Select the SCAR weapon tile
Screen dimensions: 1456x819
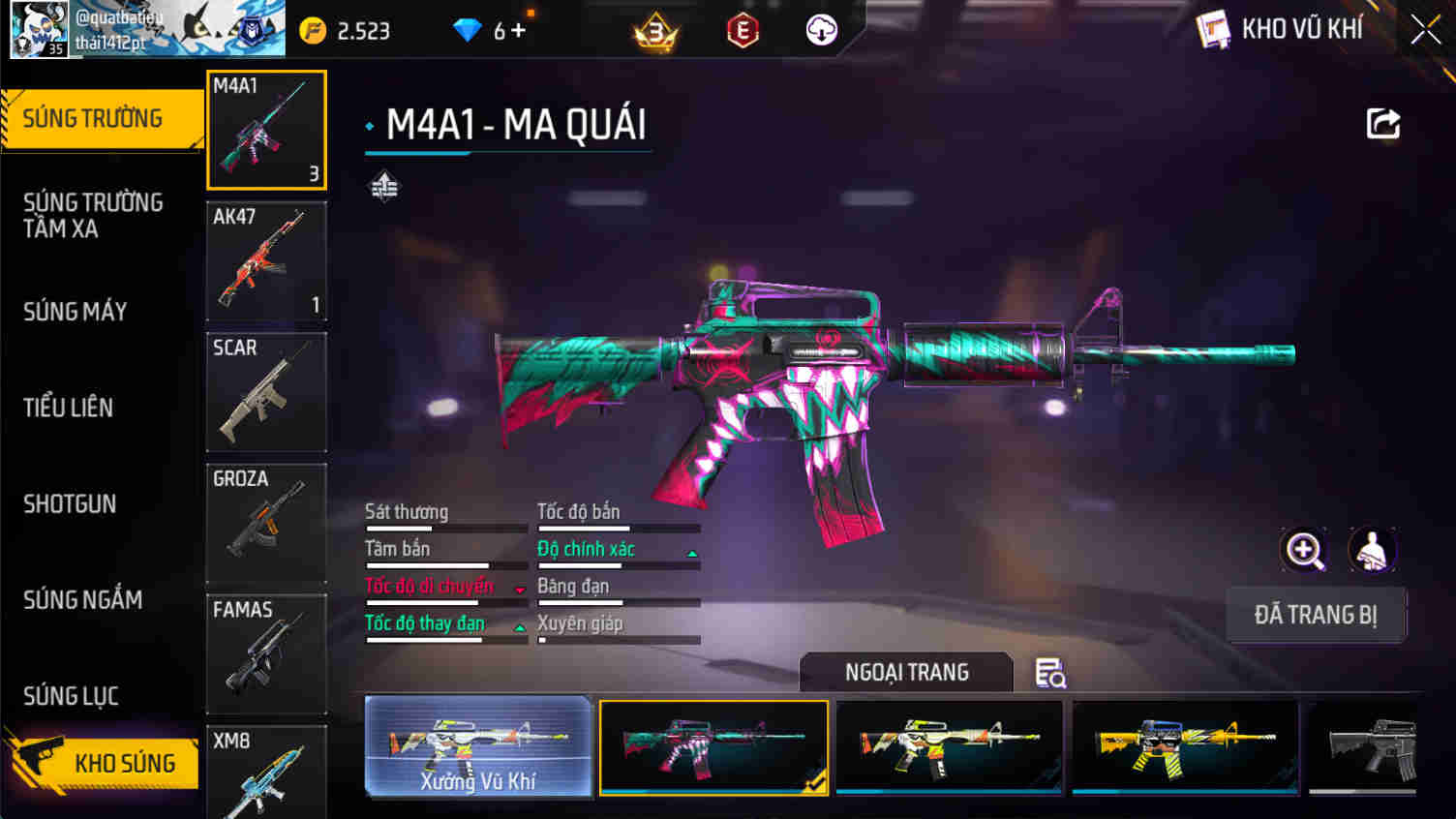pyautogui.click(x=266, y=392)
